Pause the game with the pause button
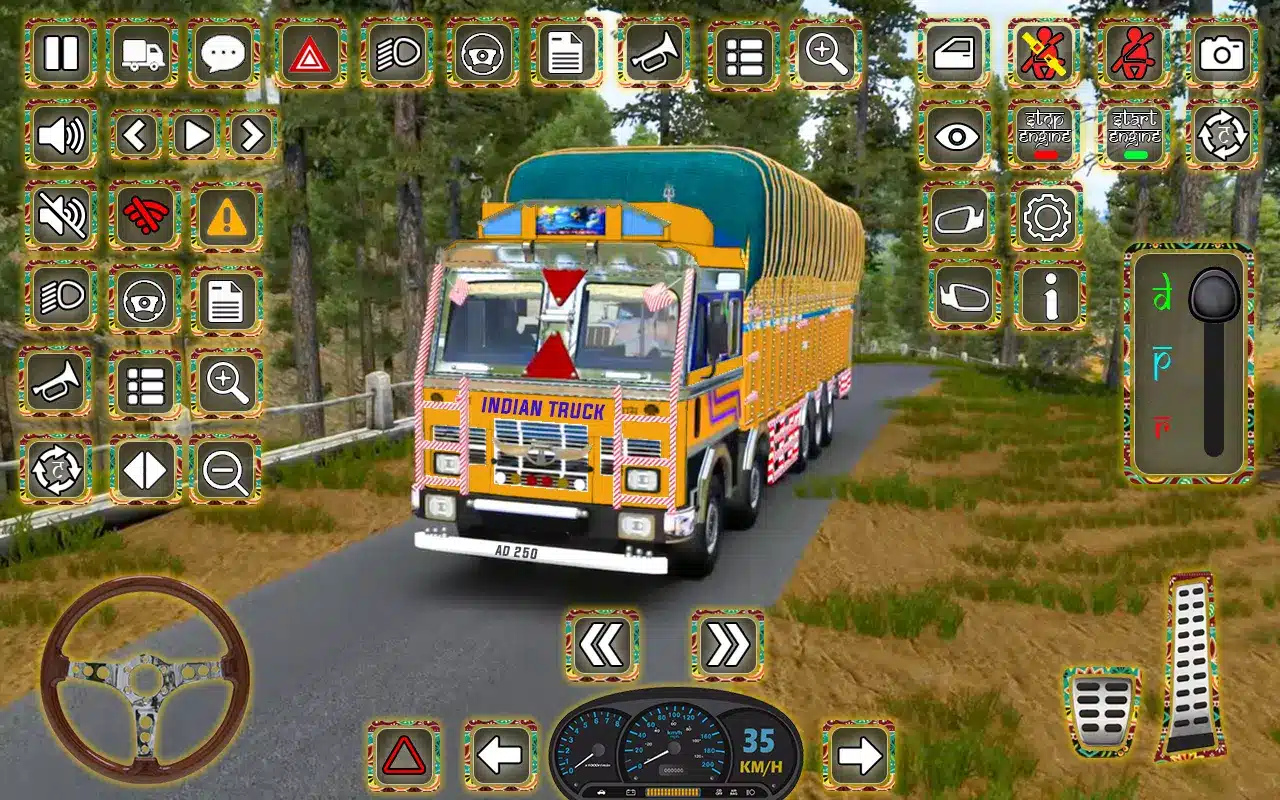Image resolution: width=1280 pixels, height=800 pixels. coord(61,52)
